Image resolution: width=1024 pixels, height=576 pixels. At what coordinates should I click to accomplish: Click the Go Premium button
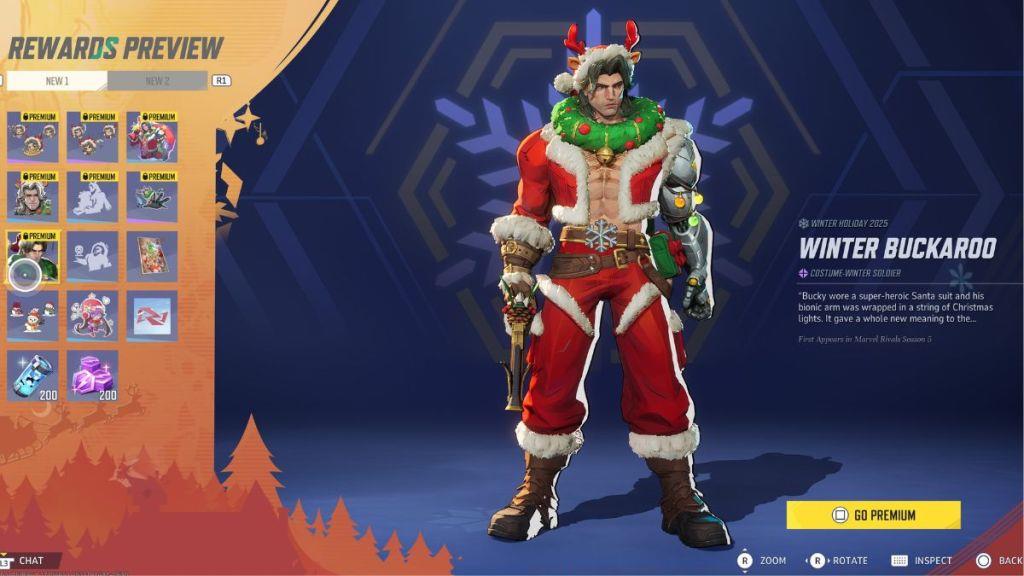[x=873, y=515]
